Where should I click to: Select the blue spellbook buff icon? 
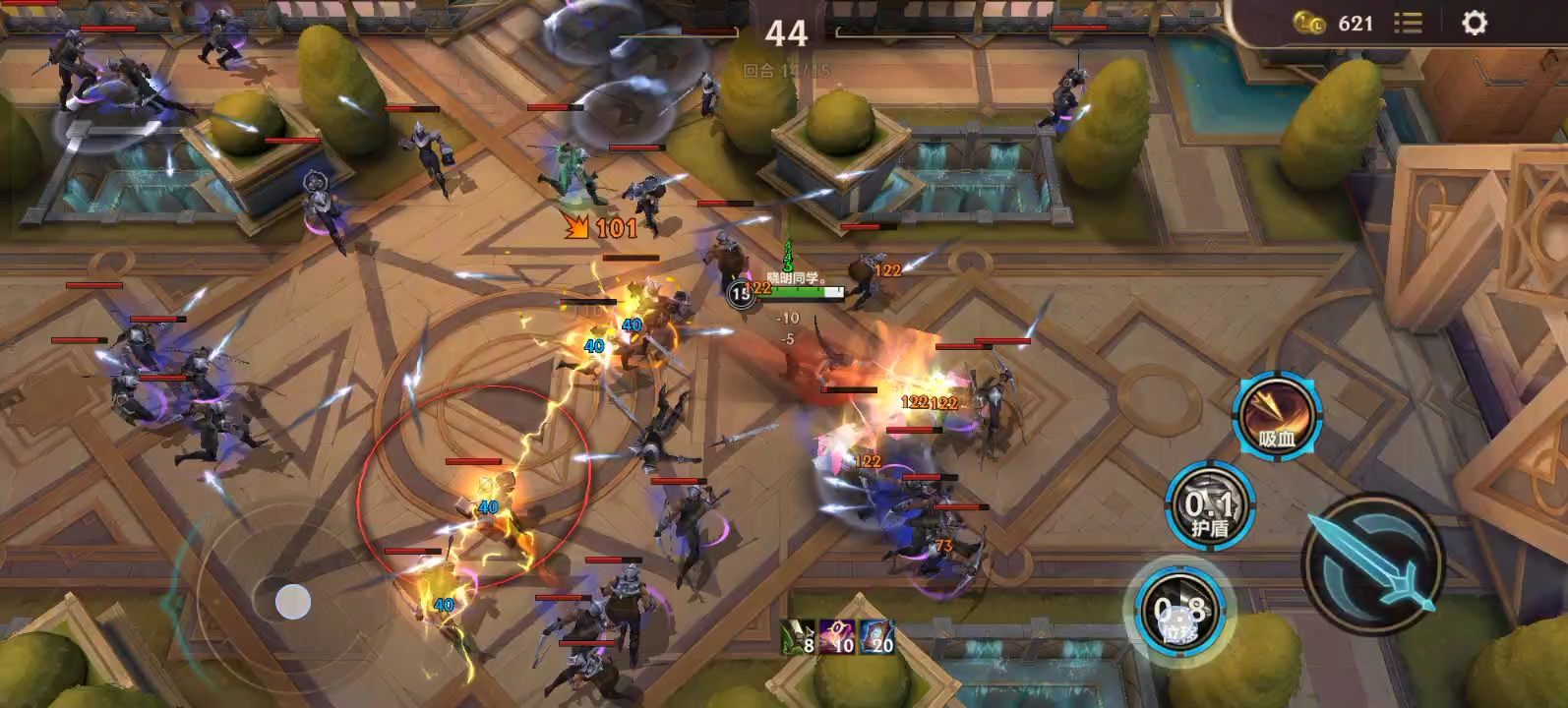tap(875, 637)
